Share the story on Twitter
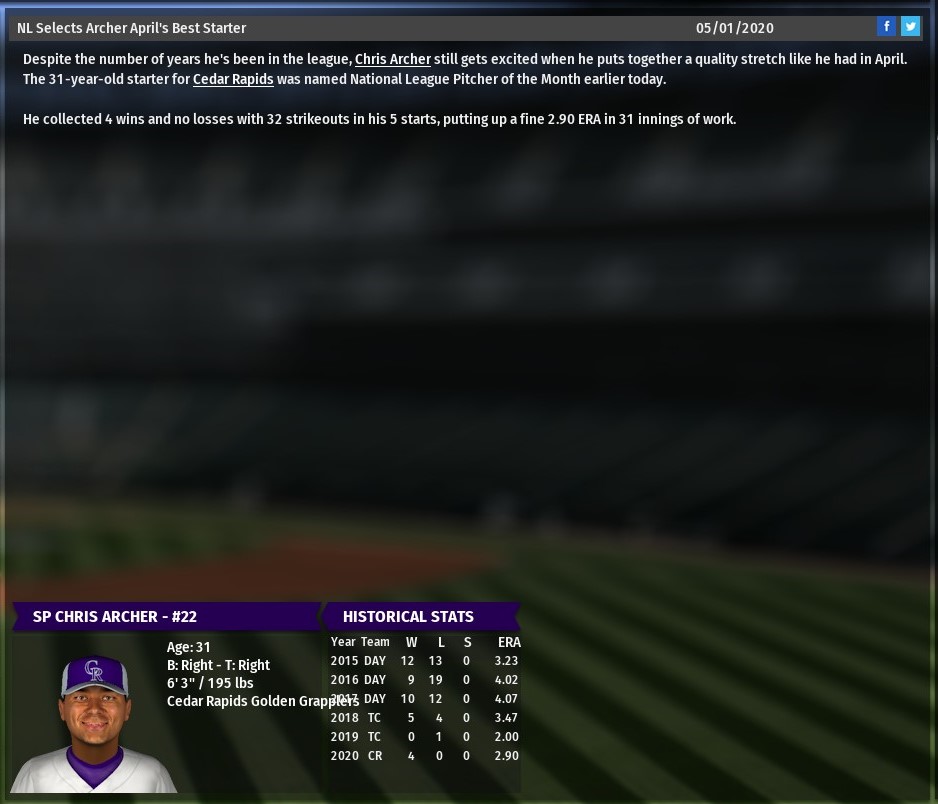This screenshot has height=804, width=938. pos(910,27)
